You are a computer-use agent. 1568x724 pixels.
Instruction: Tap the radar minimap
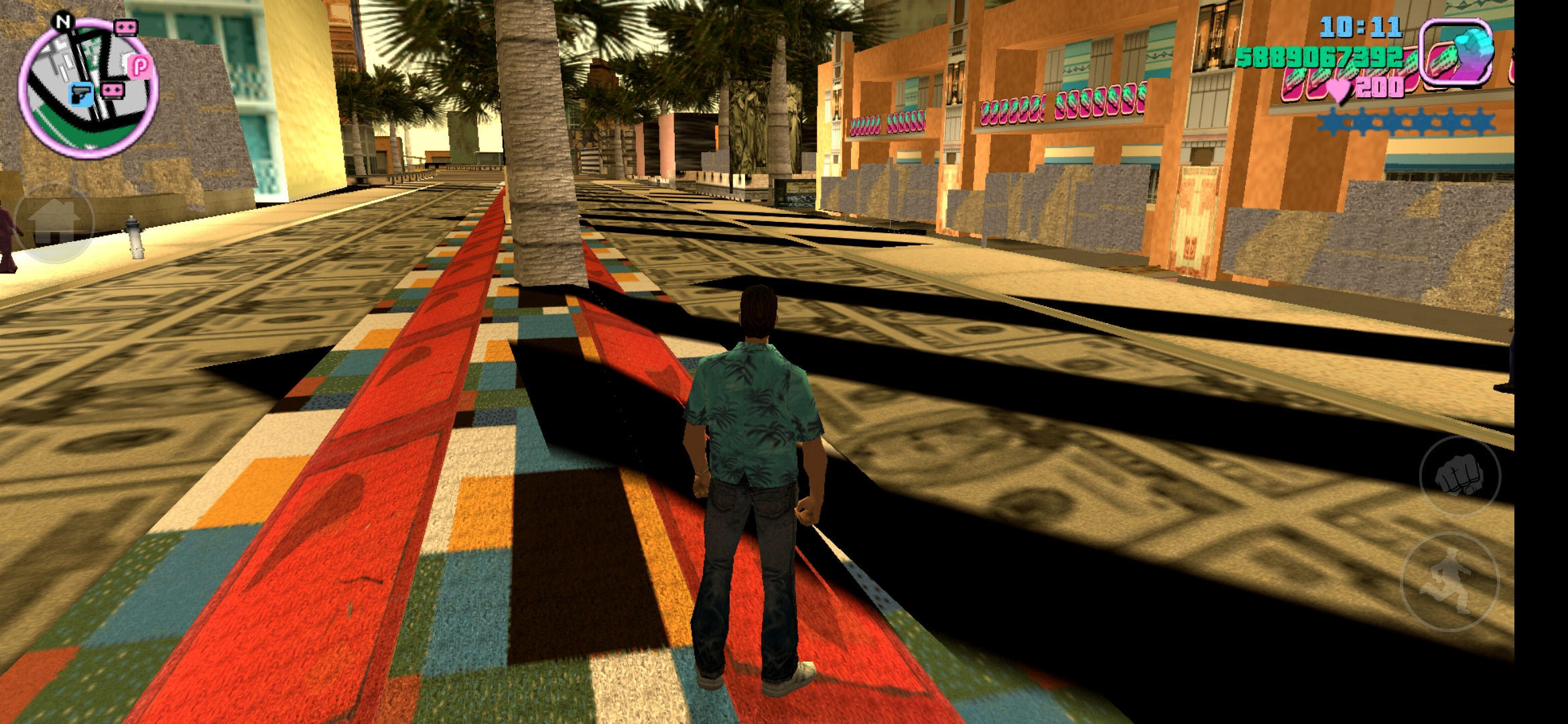(x=87, y=88)
